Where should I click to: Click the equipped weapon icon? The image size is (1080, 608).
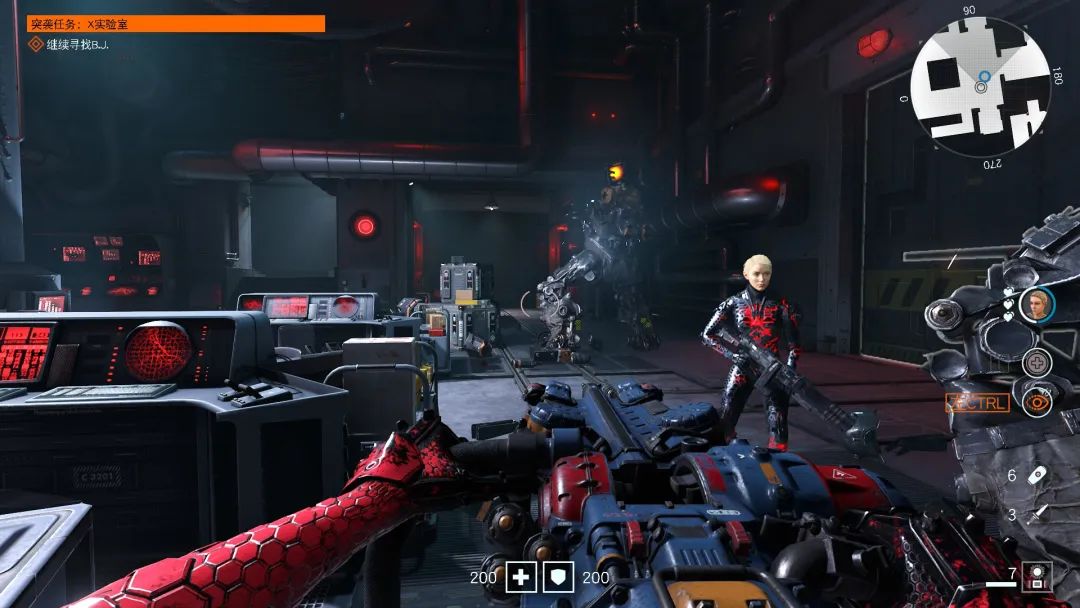[1039, 576]
